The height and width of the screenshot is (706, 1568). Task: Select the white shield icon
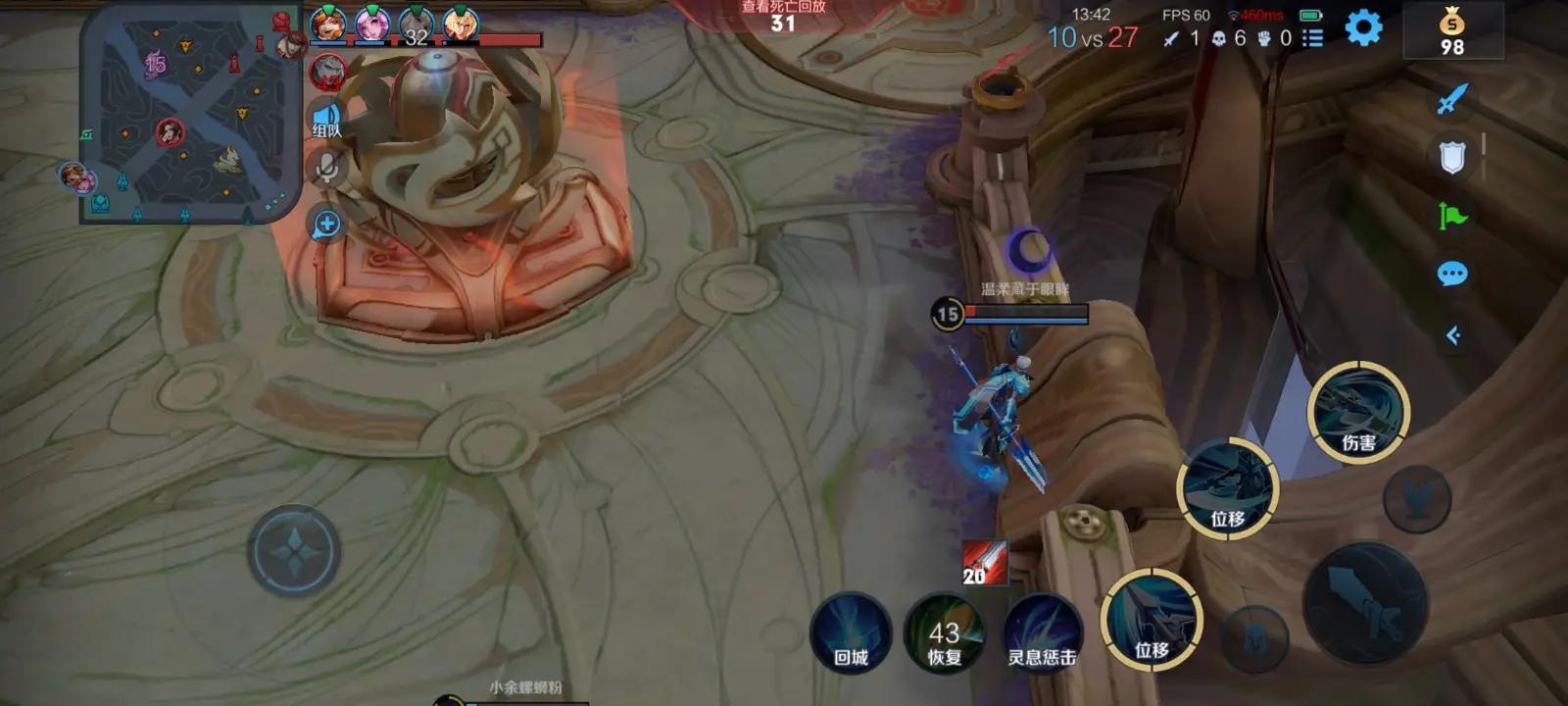(x=1451, y=157)
